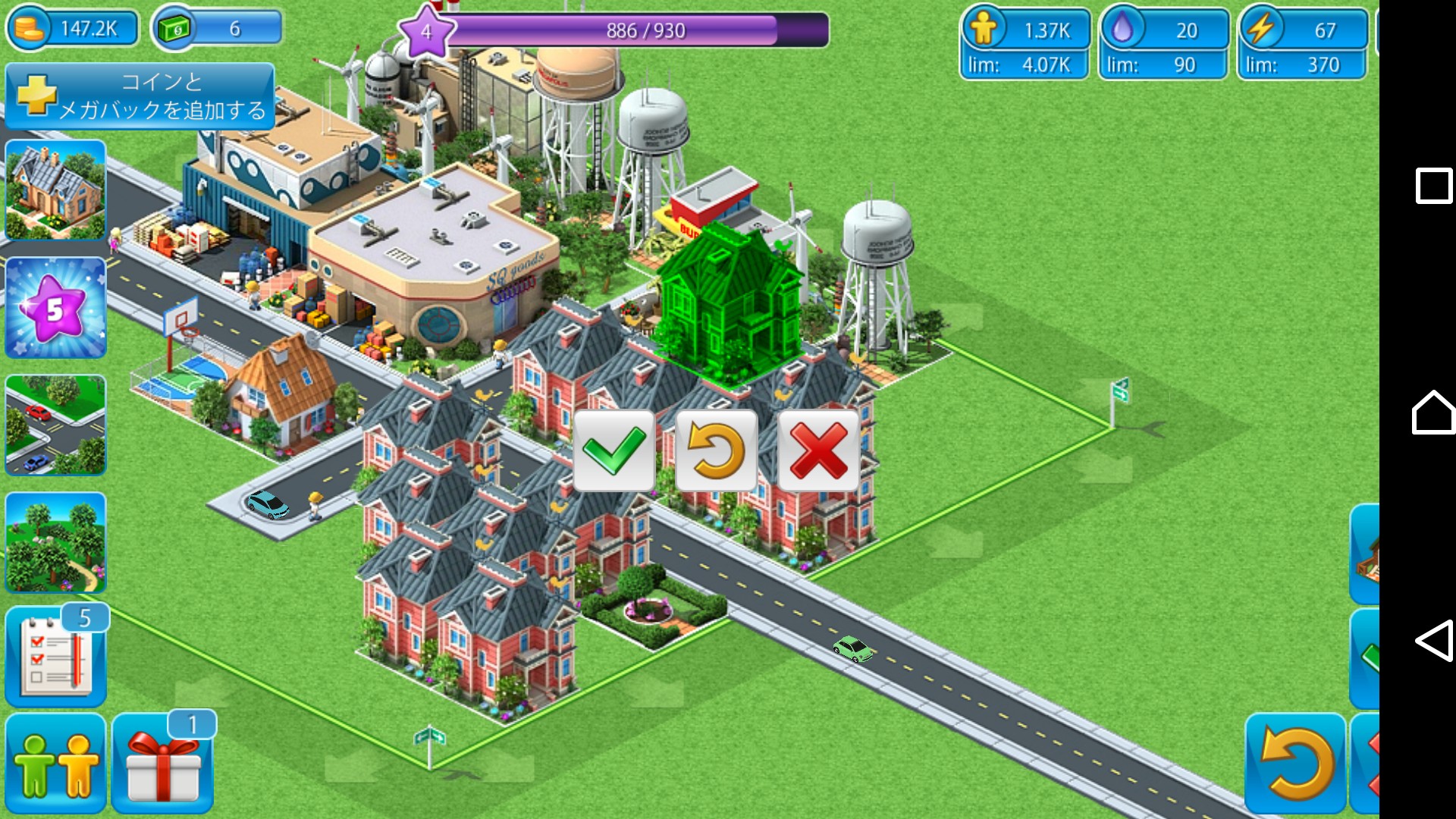Open the task checklist notepad
The height and width of the screenshot is (819, 1456).
[x=55, y=657]
